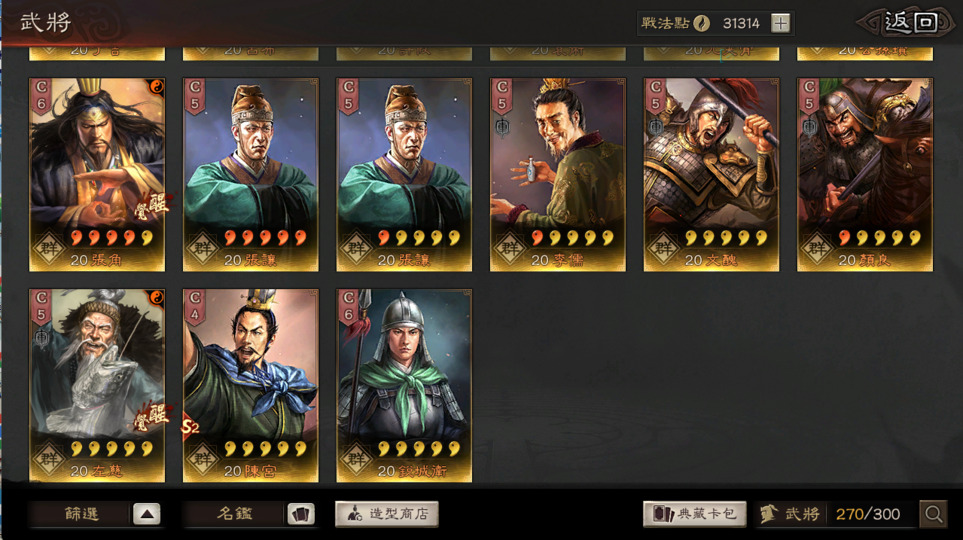Open the 文醜 general card
Viewport: 963px width, 540px height.
[711, 175]
